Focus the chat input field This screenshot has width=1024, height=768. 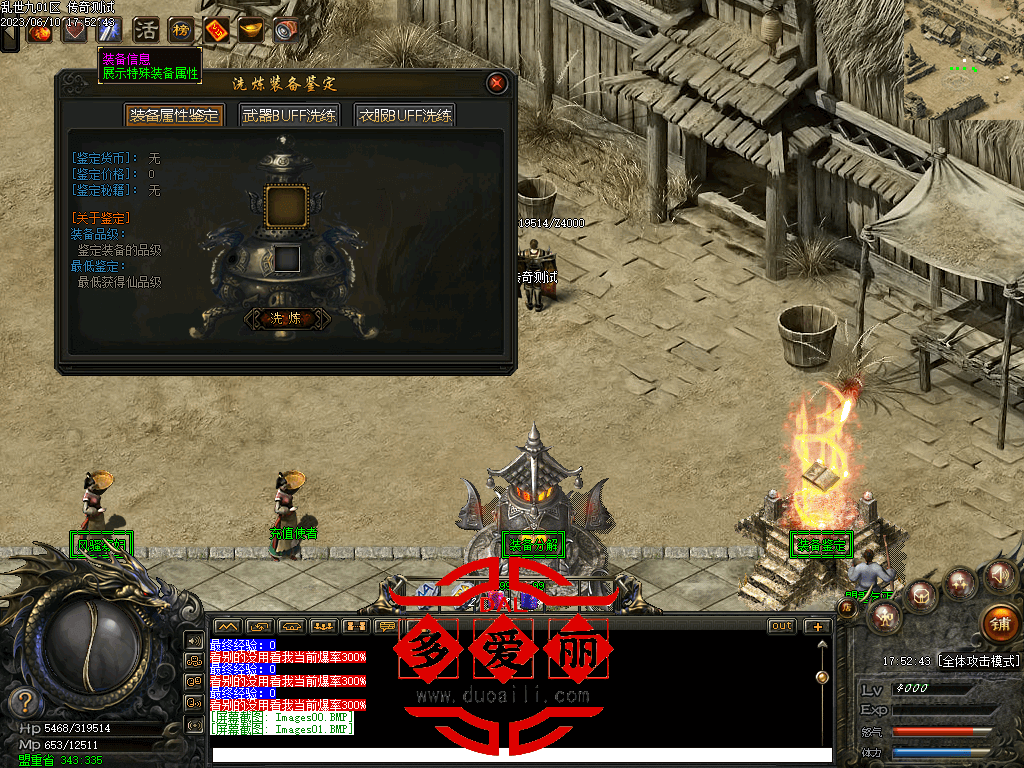[x=520, y=755]
